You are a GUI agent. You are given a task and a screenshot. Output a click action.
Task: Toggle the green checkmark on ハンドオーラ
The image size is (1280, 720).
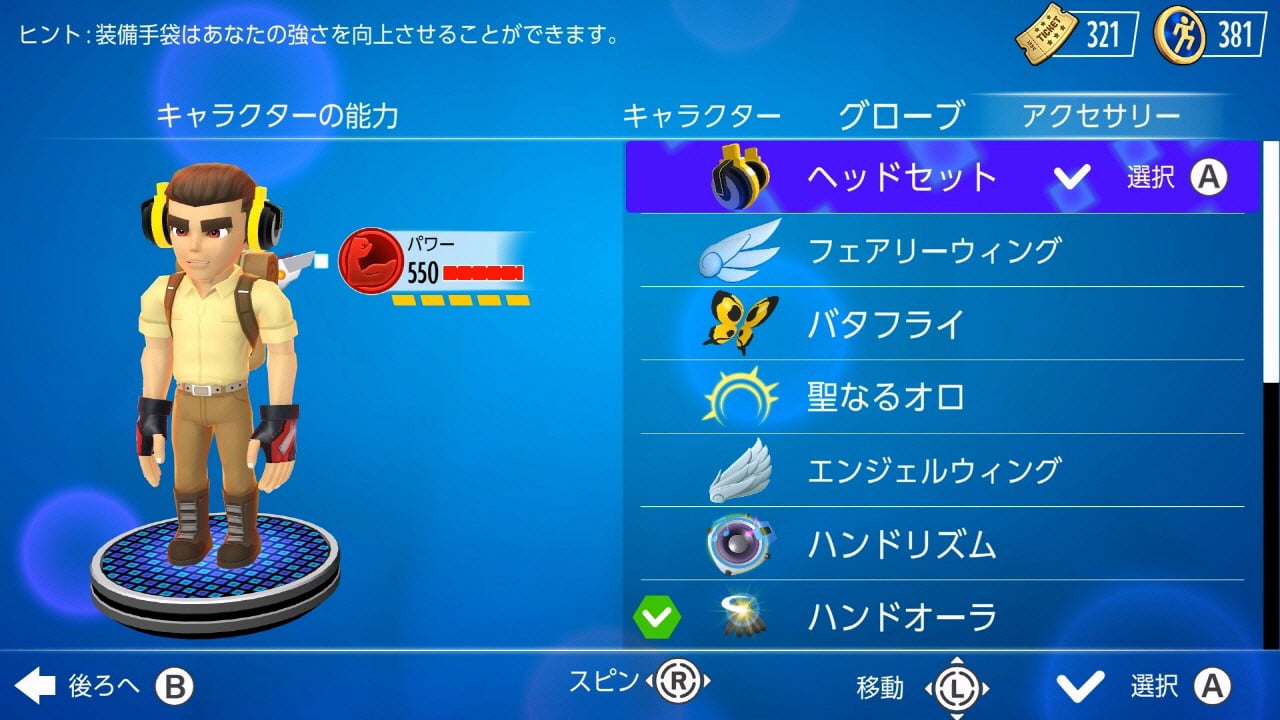660,616
